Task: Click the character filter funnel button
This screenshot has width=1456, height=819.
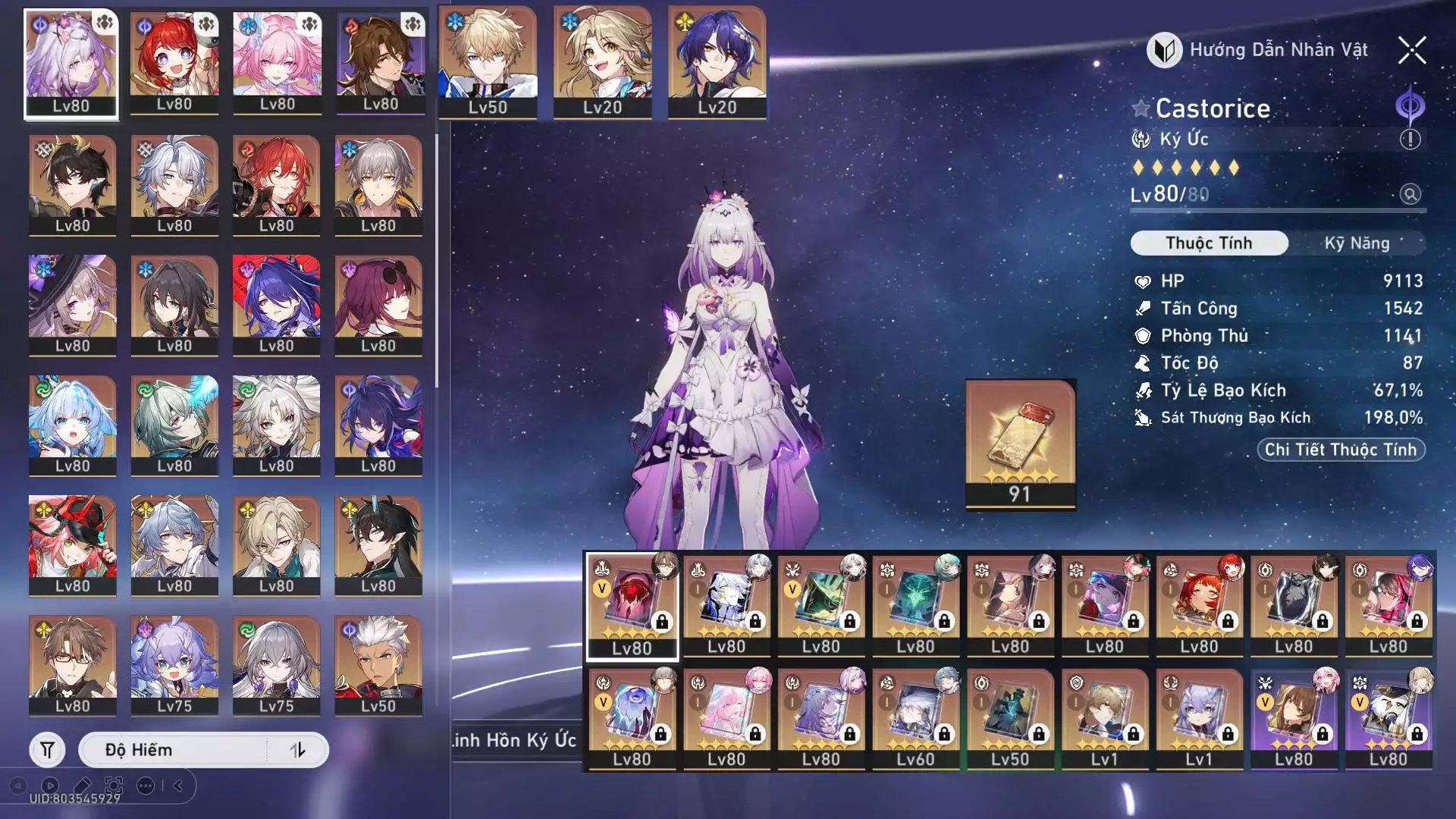Action: click(47, 750)
